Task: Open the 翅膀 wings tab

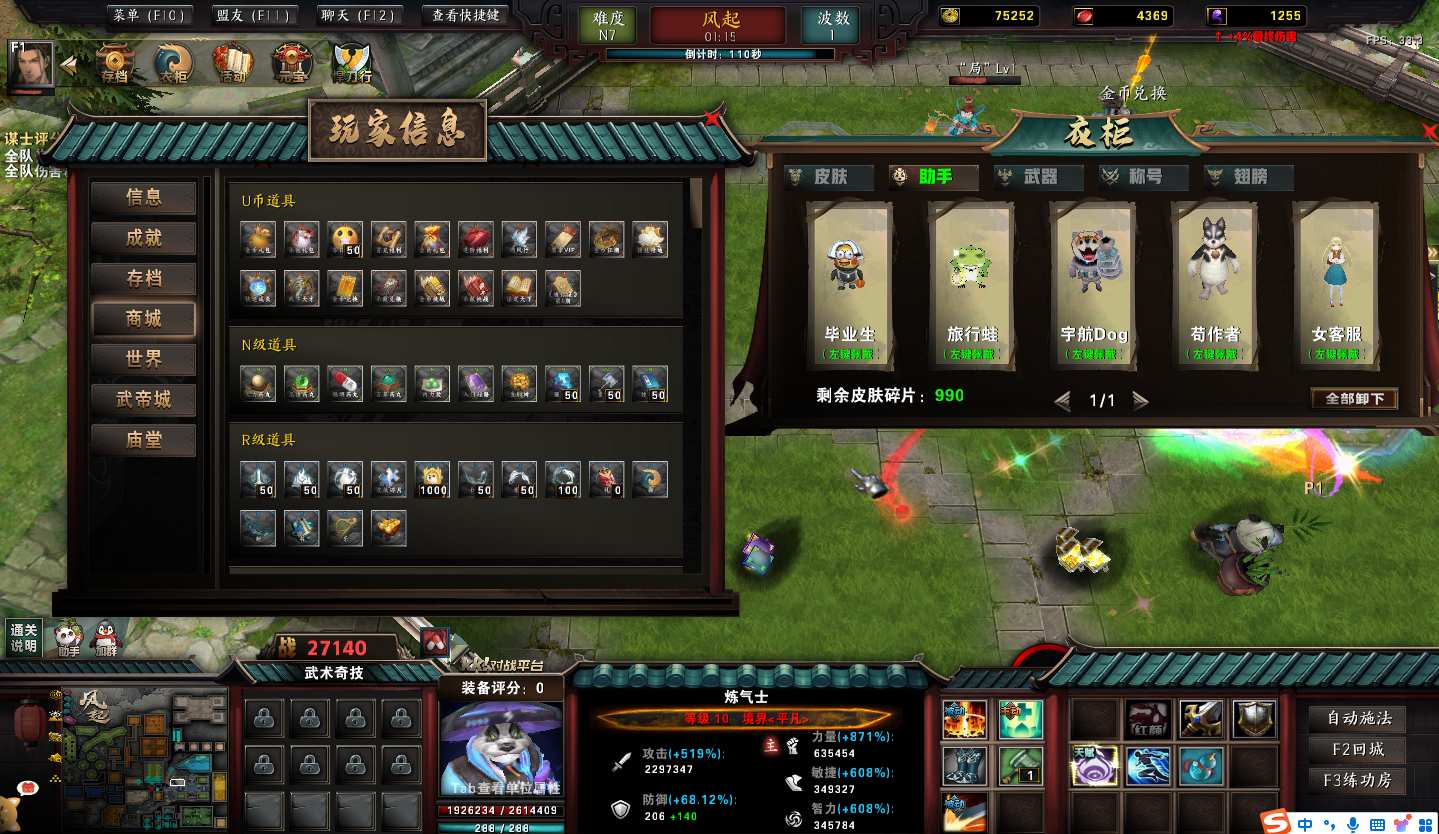Action: click(1249, 177)
